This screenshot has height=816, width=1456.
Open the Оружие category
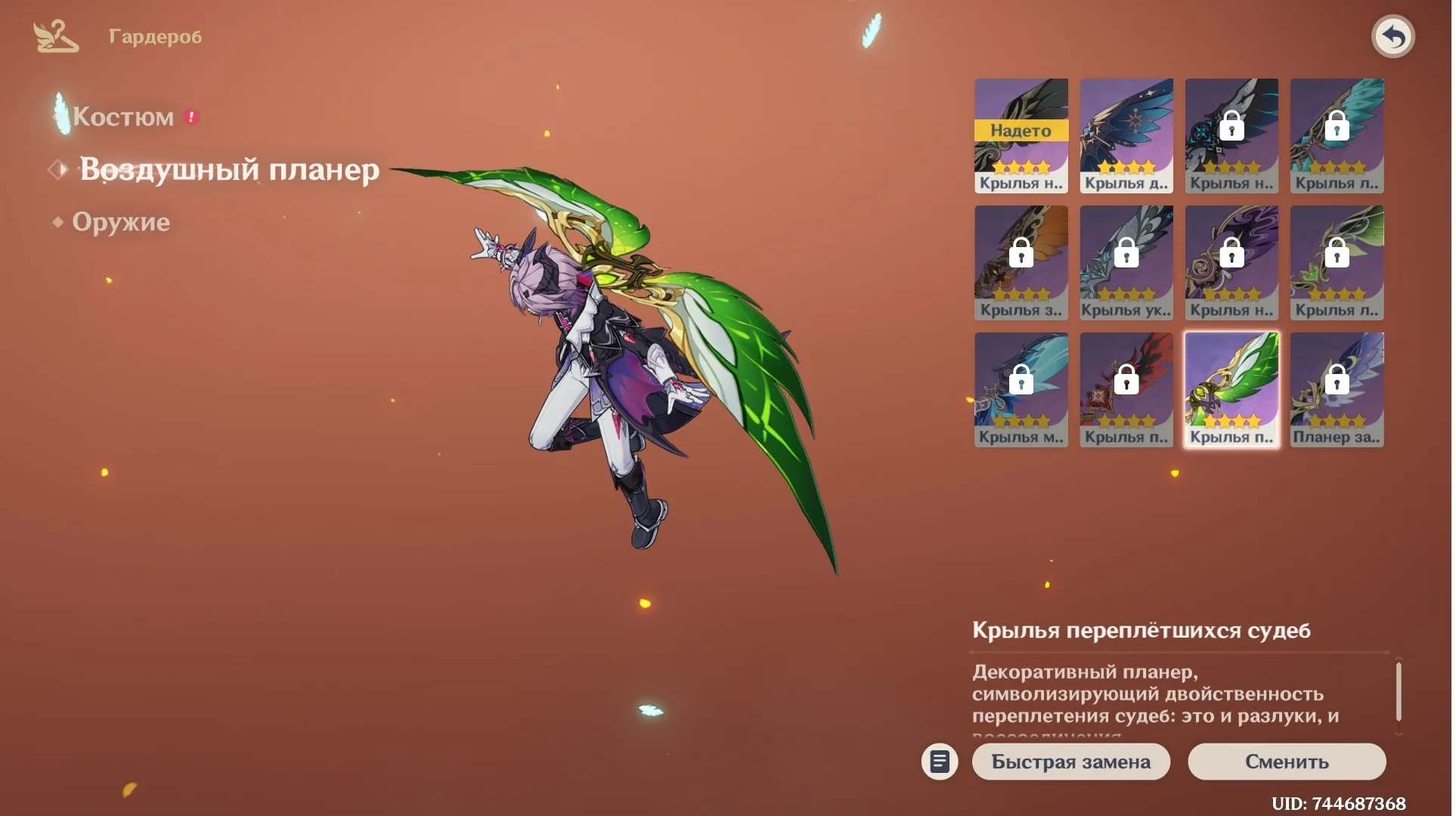pyautogui.click(x=121, y=222)
